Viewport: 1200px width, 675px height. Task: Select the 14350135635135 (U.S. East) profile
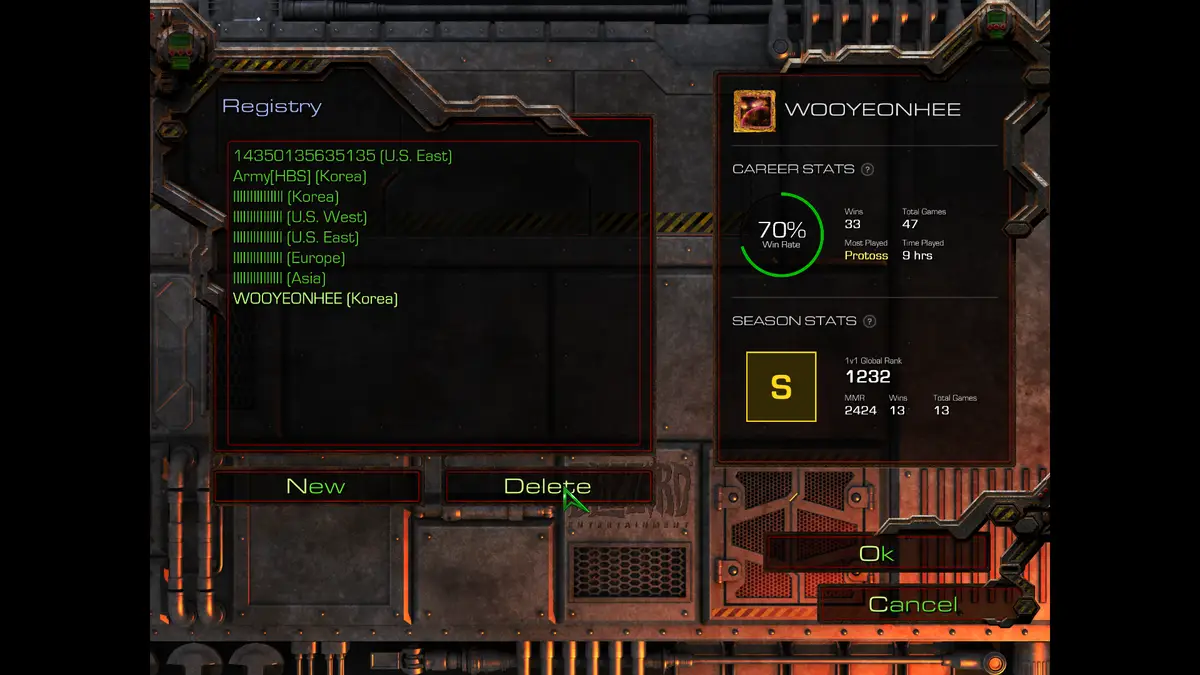342,156
